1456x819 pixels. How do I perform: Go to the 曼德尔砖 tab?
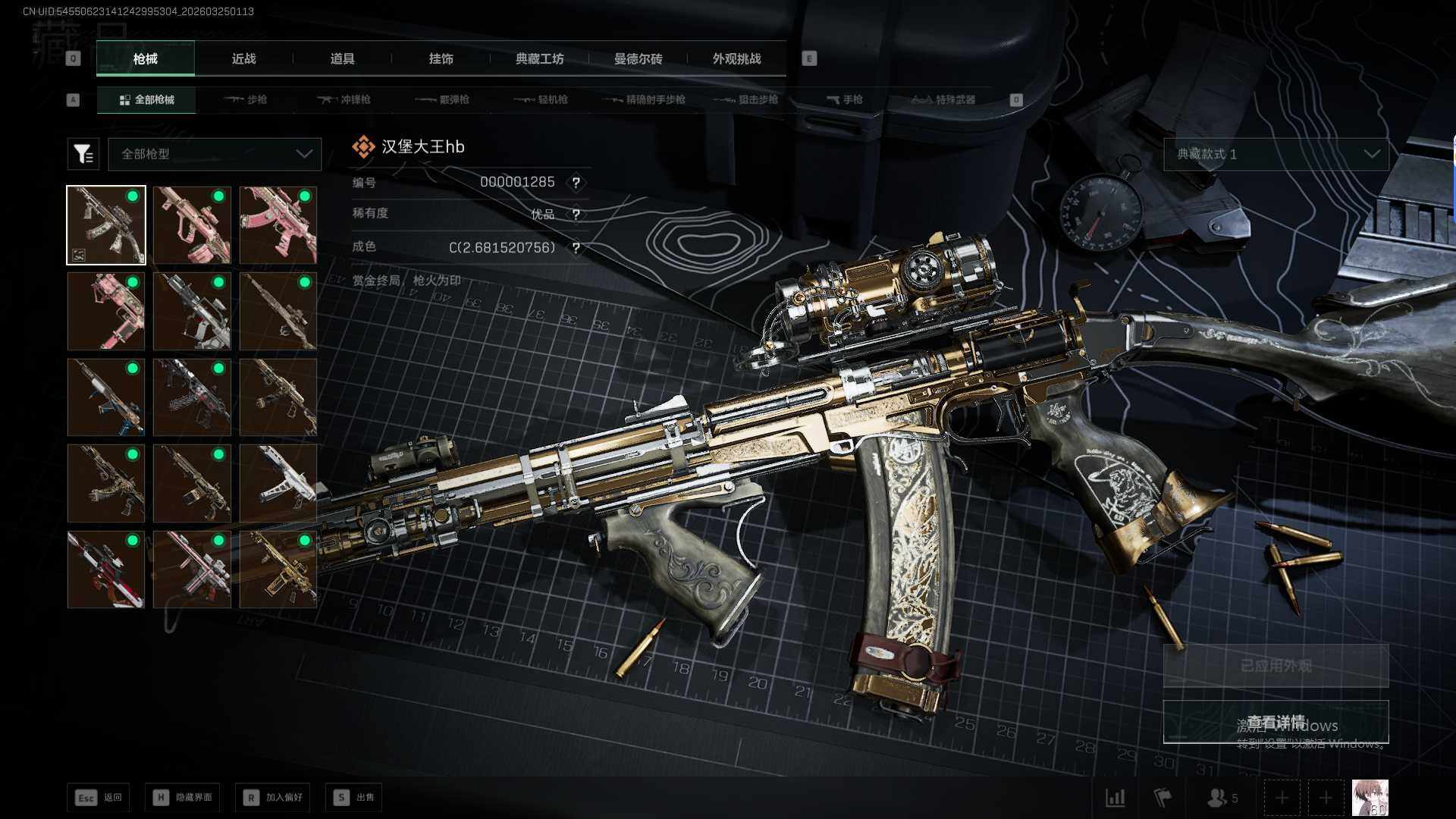(x=638, y=58)
